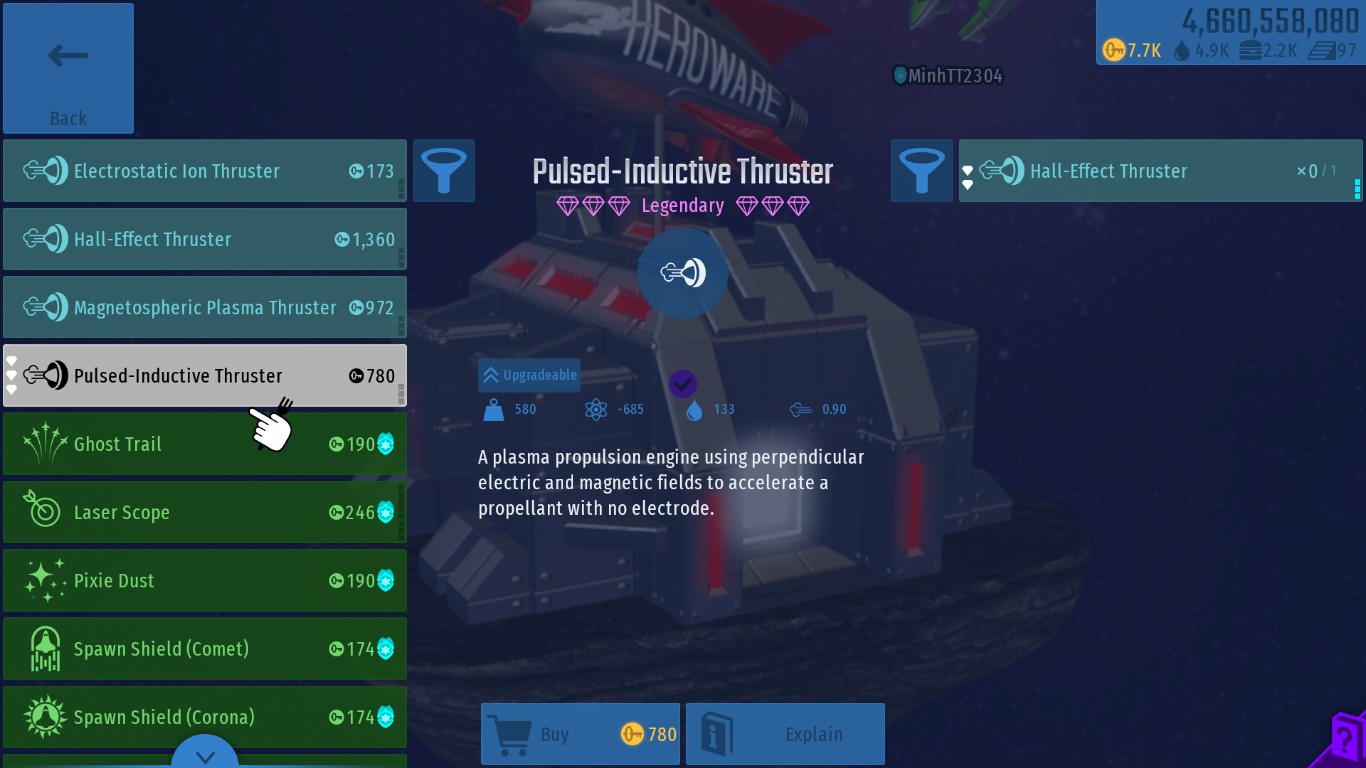Open the filter funnel beside the shop list
This screenshot has width=1366, height=768.
(444, 171)
